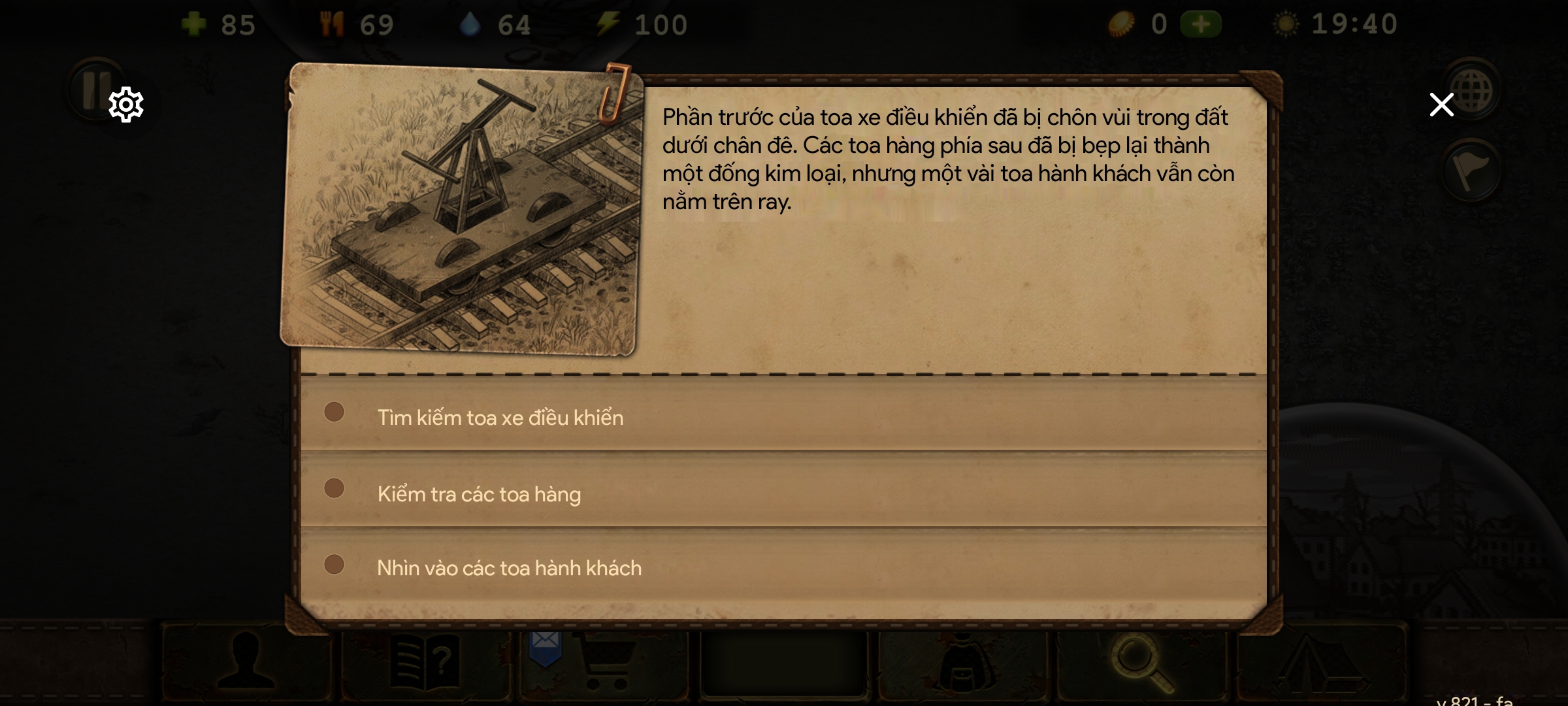Image resolution: width=1568 pixels, height=706 pixels.
Task: Open the envelope mail icon
Action: pyautogui.click(x=545, y=646)
